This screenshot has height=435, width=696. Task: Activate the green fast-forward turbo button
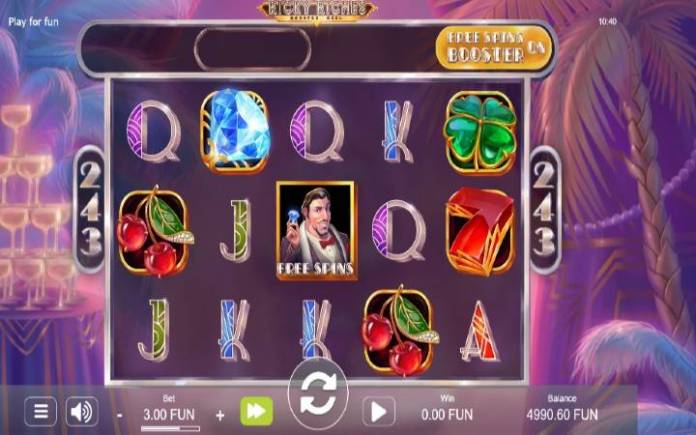tap(255, 411)
